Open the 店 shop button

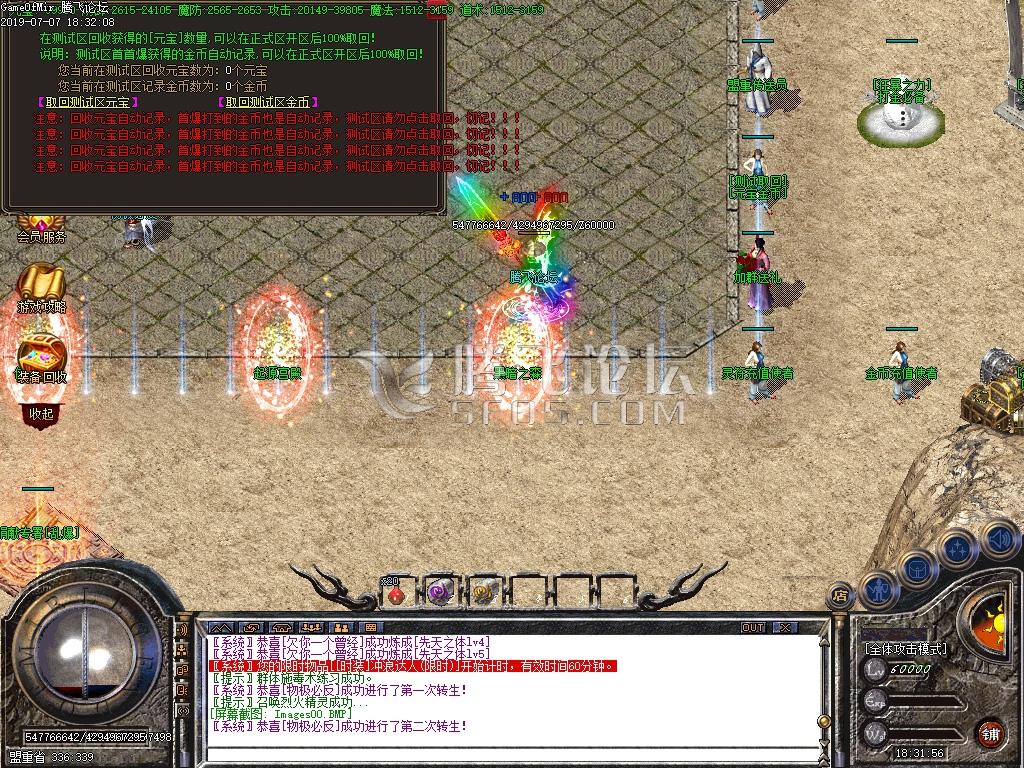pos(840,597)
